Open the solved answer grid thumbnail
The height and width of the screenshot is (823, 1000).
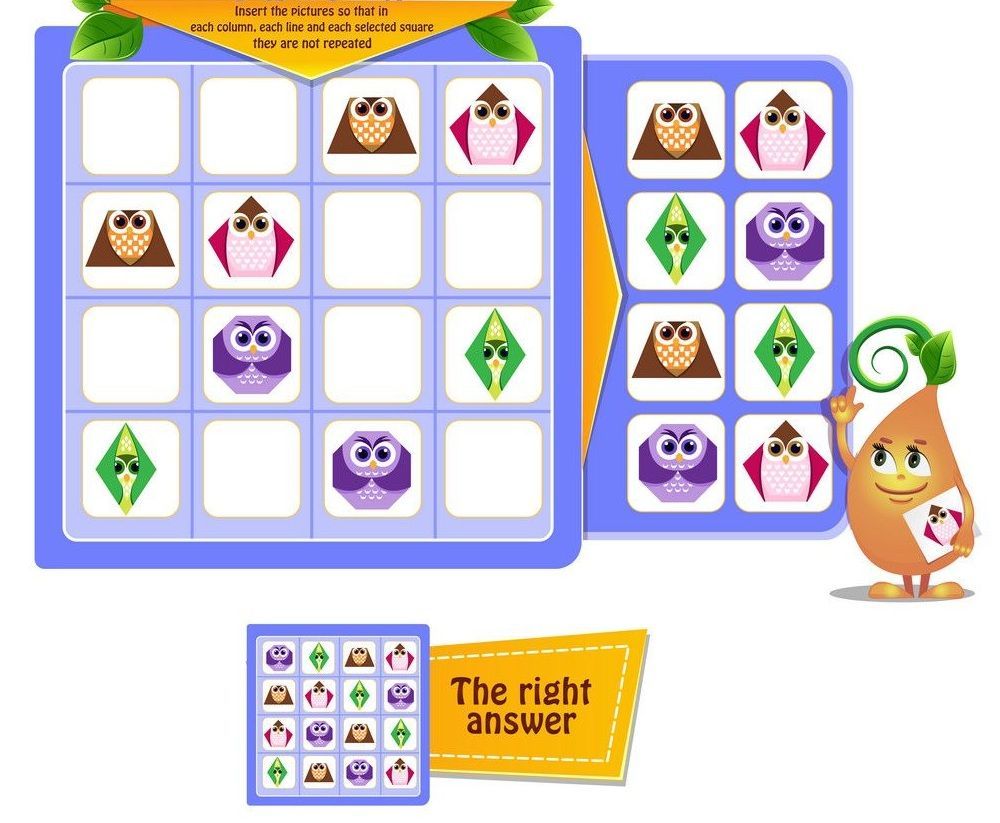coord(338,714)
